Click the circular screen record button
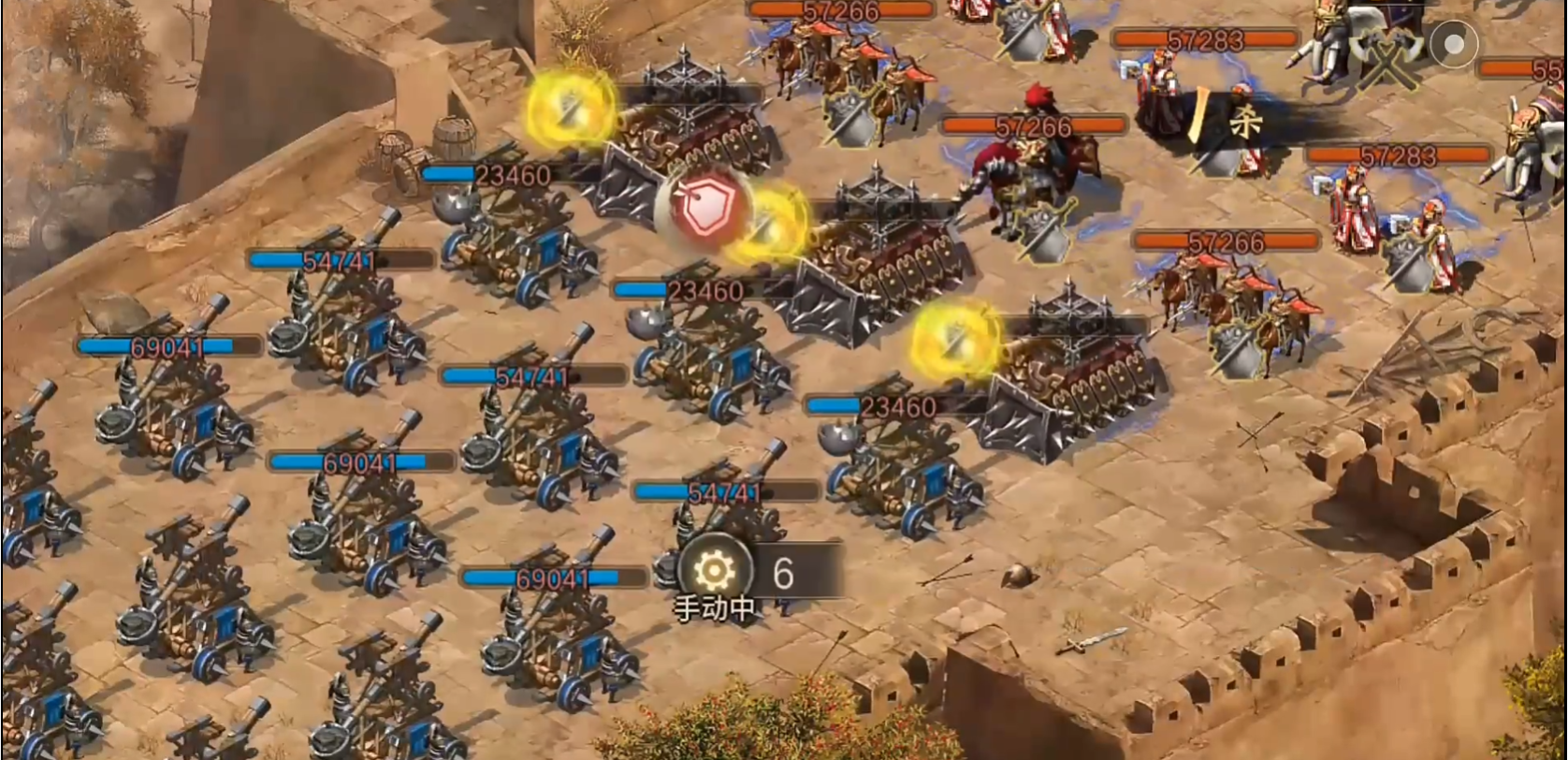Image resolution: width=1568 pixels, height=760 pixels. [x=1453, y=43]
